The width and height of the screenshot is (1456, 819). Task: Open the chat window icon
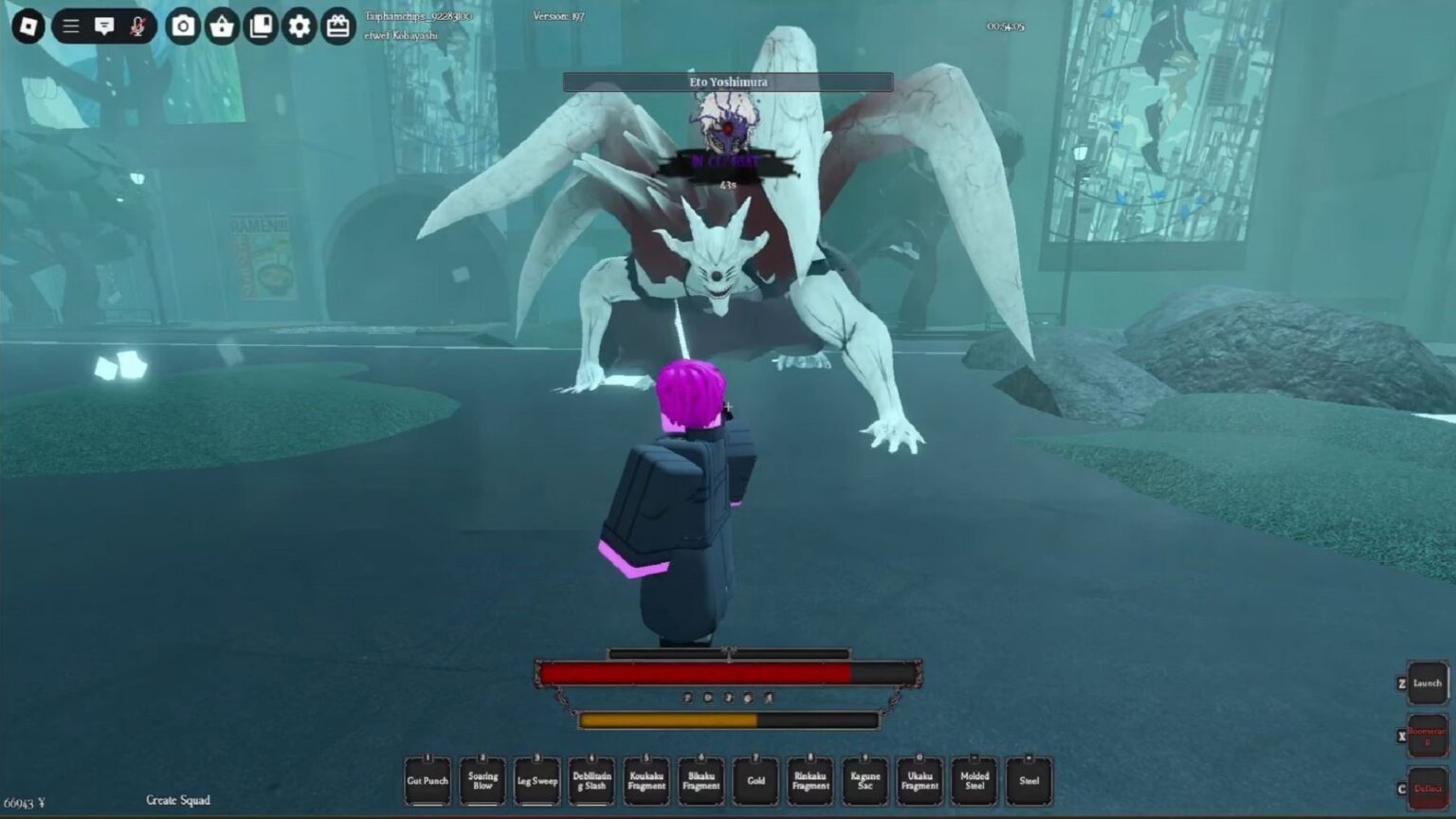pyautogui.click(x=105, y=27)
